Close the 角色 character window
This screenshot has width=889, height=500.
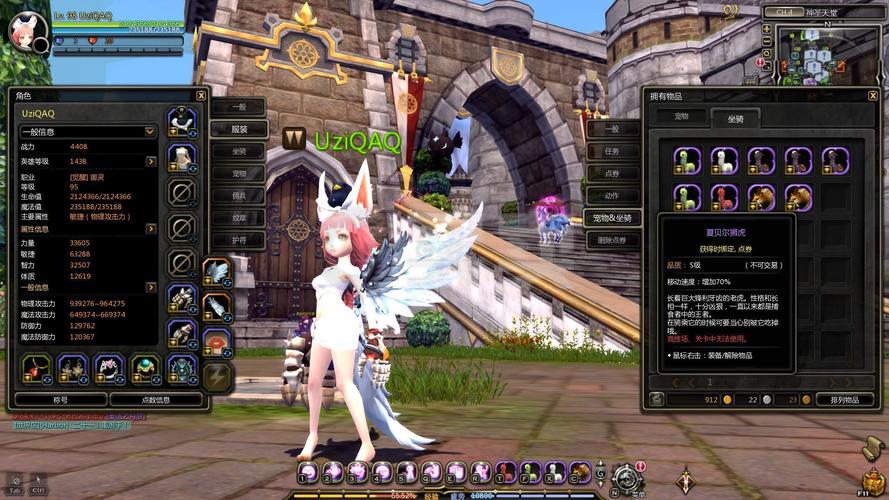click(x=201, y=96)
